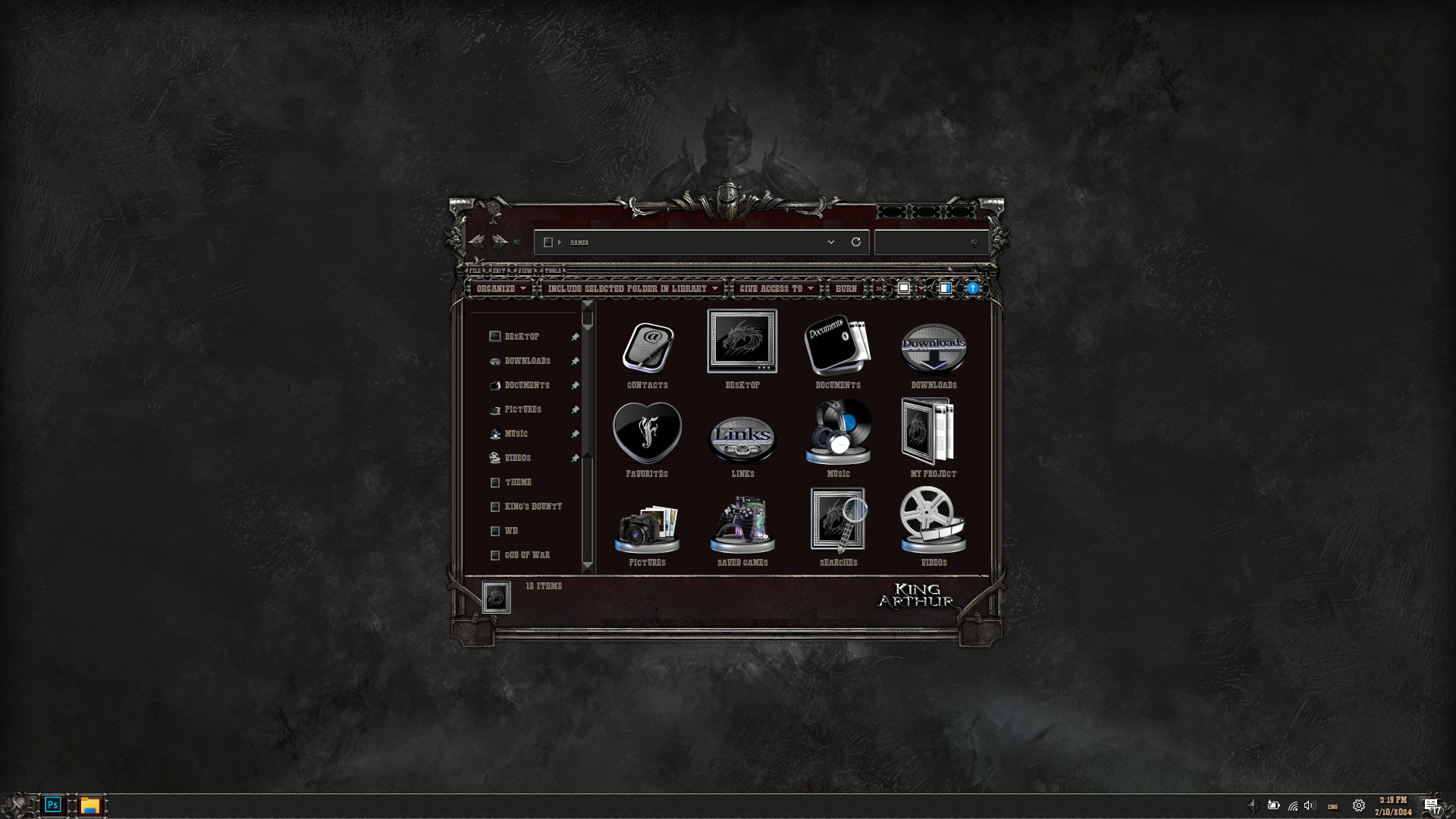Open the Contacts folder icon
1456x819 pixels.
[647, 348]
